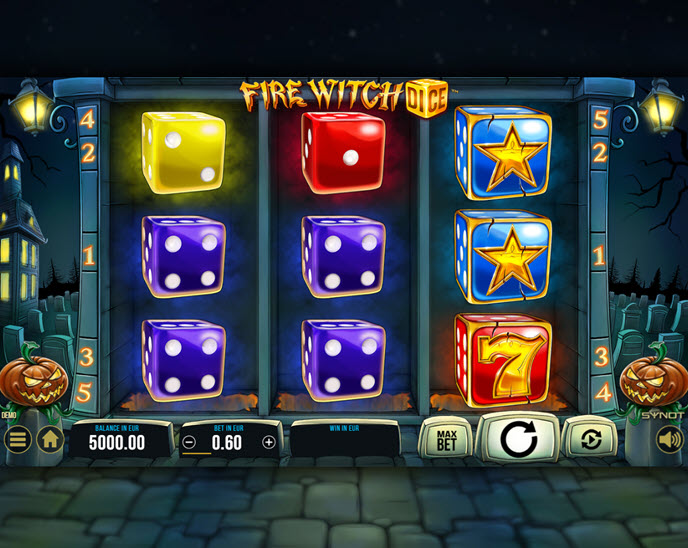Viewport: 688px width, 548px height.
Task: Set the Max Bet
Action: [446, 438]
